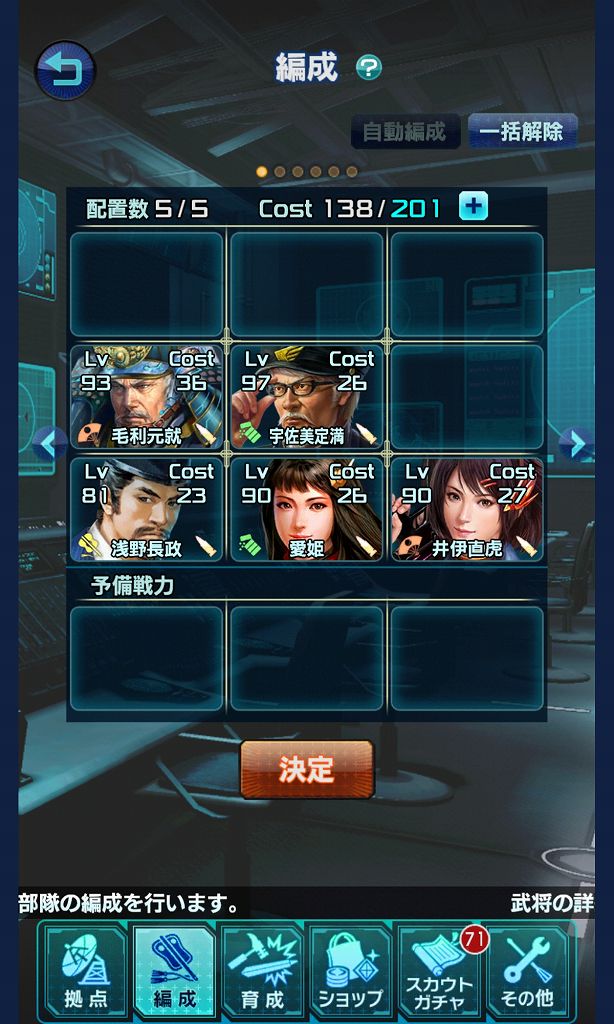Choose the 愛姫 unit card
The width and height of the screenshot is (614, 1024).
[306, 510]
